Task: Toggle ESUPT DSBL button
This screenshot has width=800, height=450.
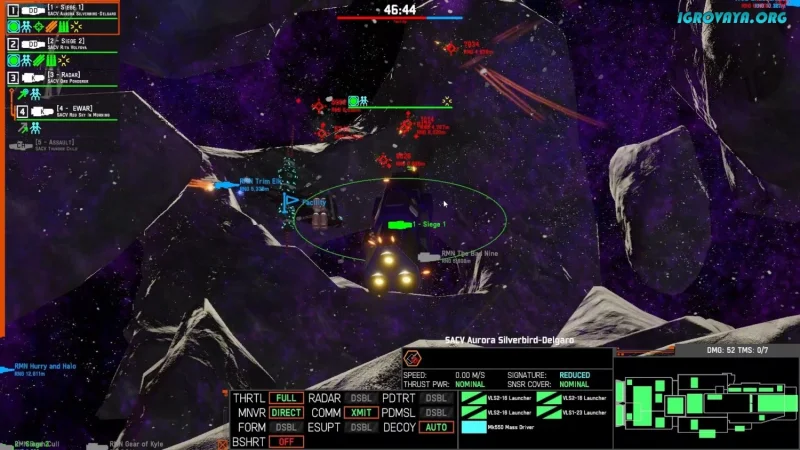Action: 361,427
